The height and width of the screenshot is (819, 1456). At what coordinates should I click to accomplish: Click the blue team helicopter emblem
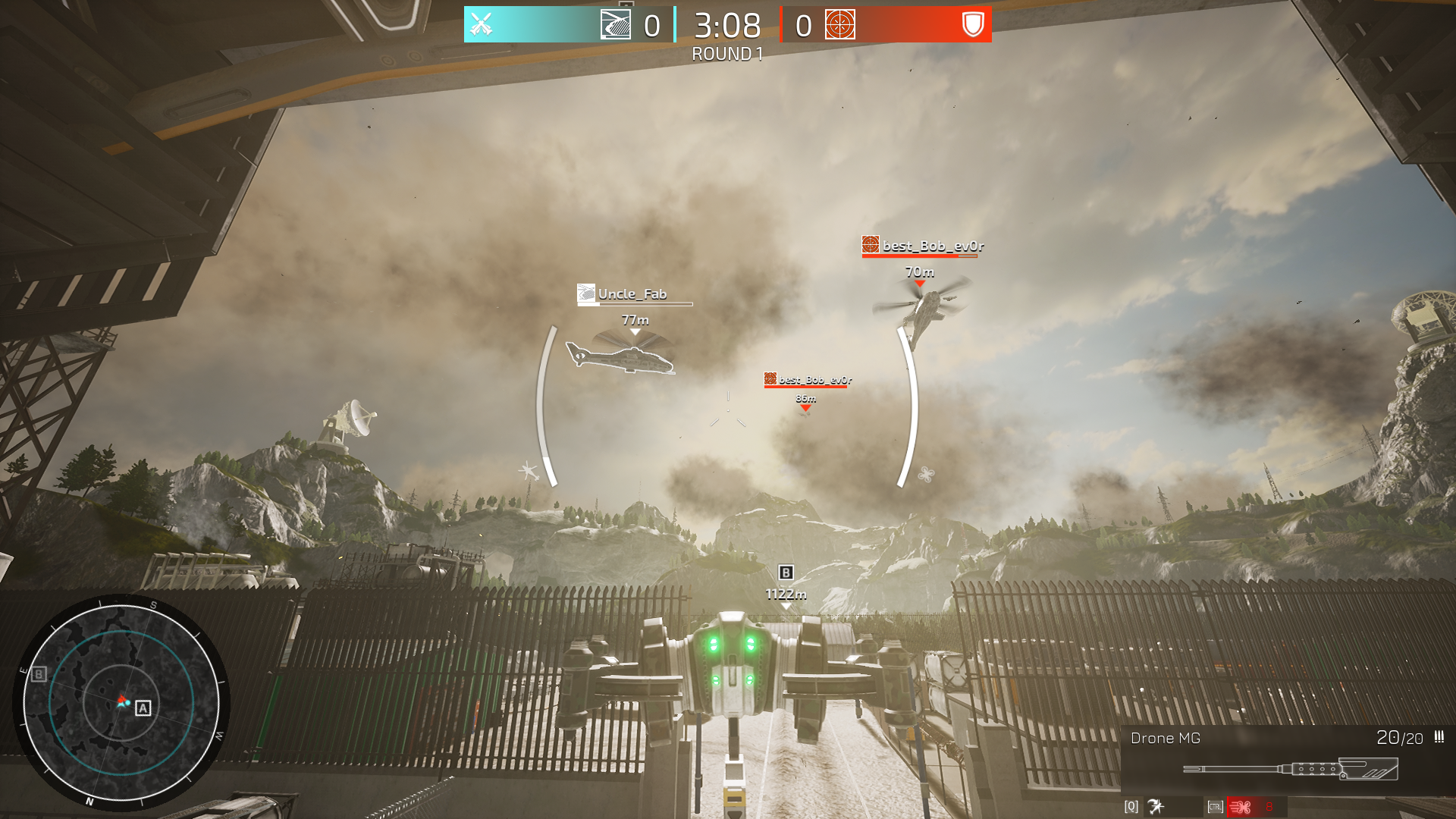tap(615, 24)
